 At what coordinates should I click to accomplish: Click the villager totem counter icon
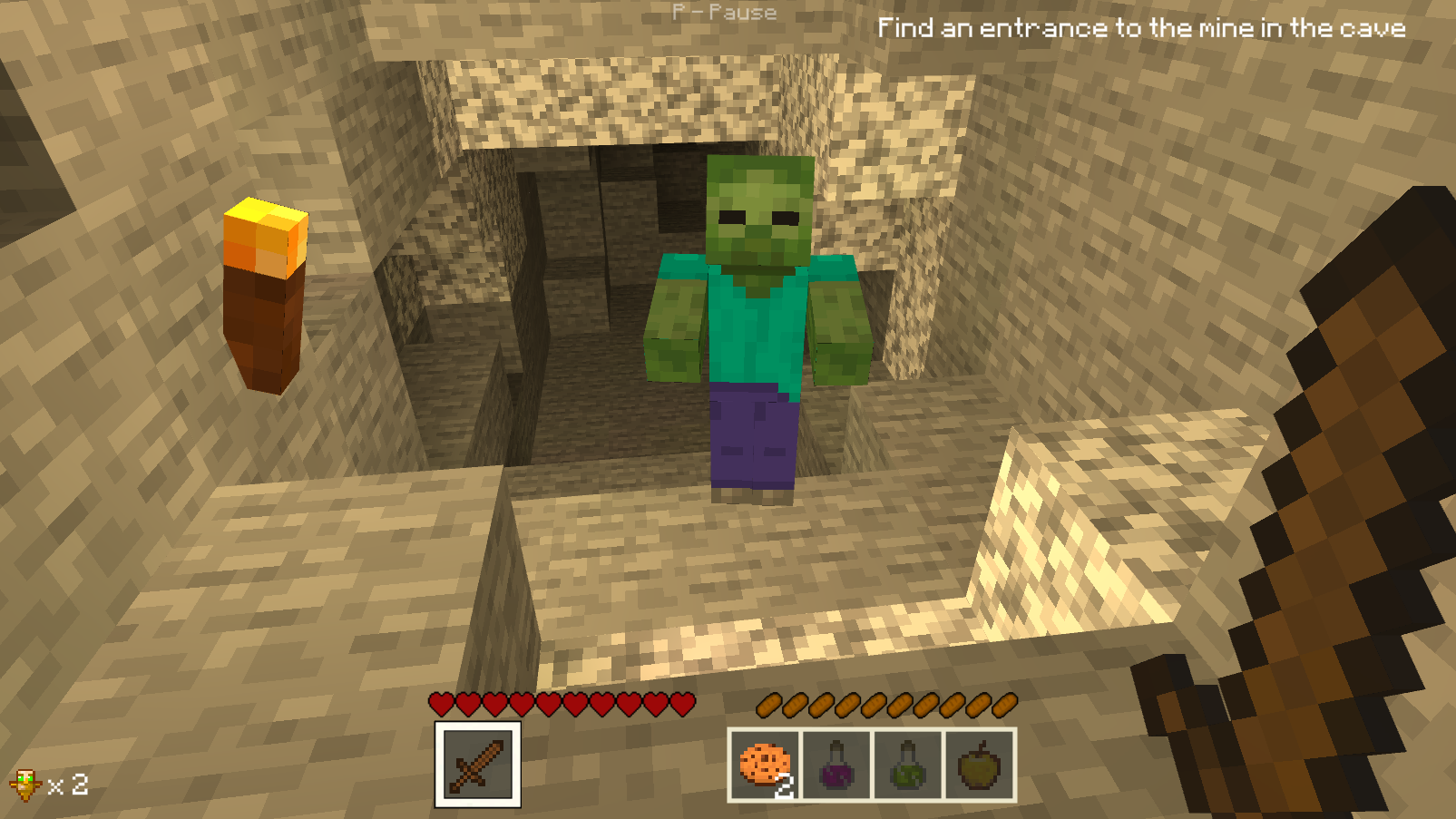coord(27,785)
